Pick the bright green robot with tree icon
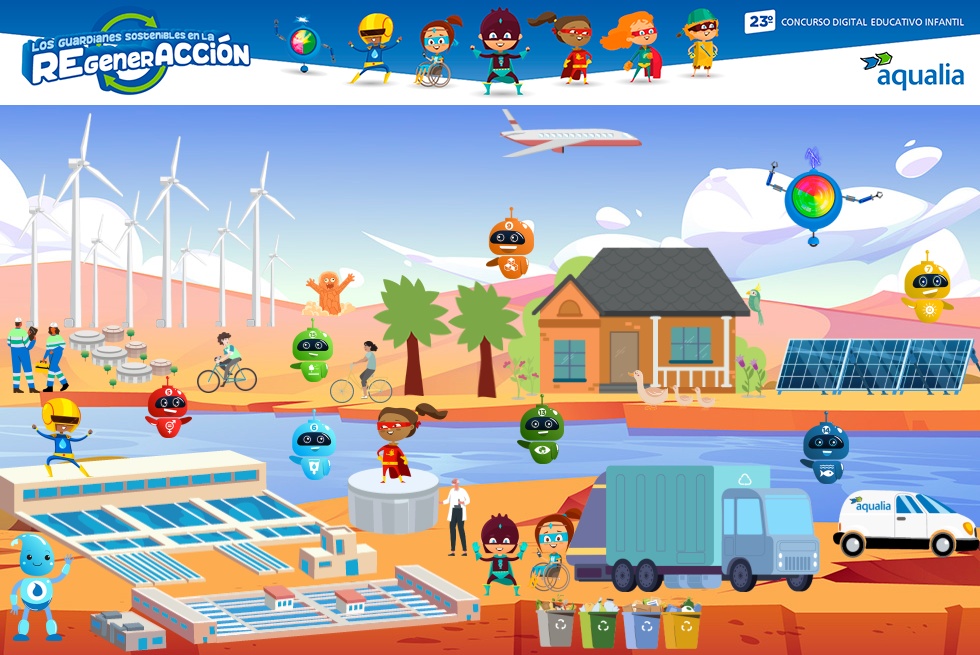980x655 pixels. 312,353
